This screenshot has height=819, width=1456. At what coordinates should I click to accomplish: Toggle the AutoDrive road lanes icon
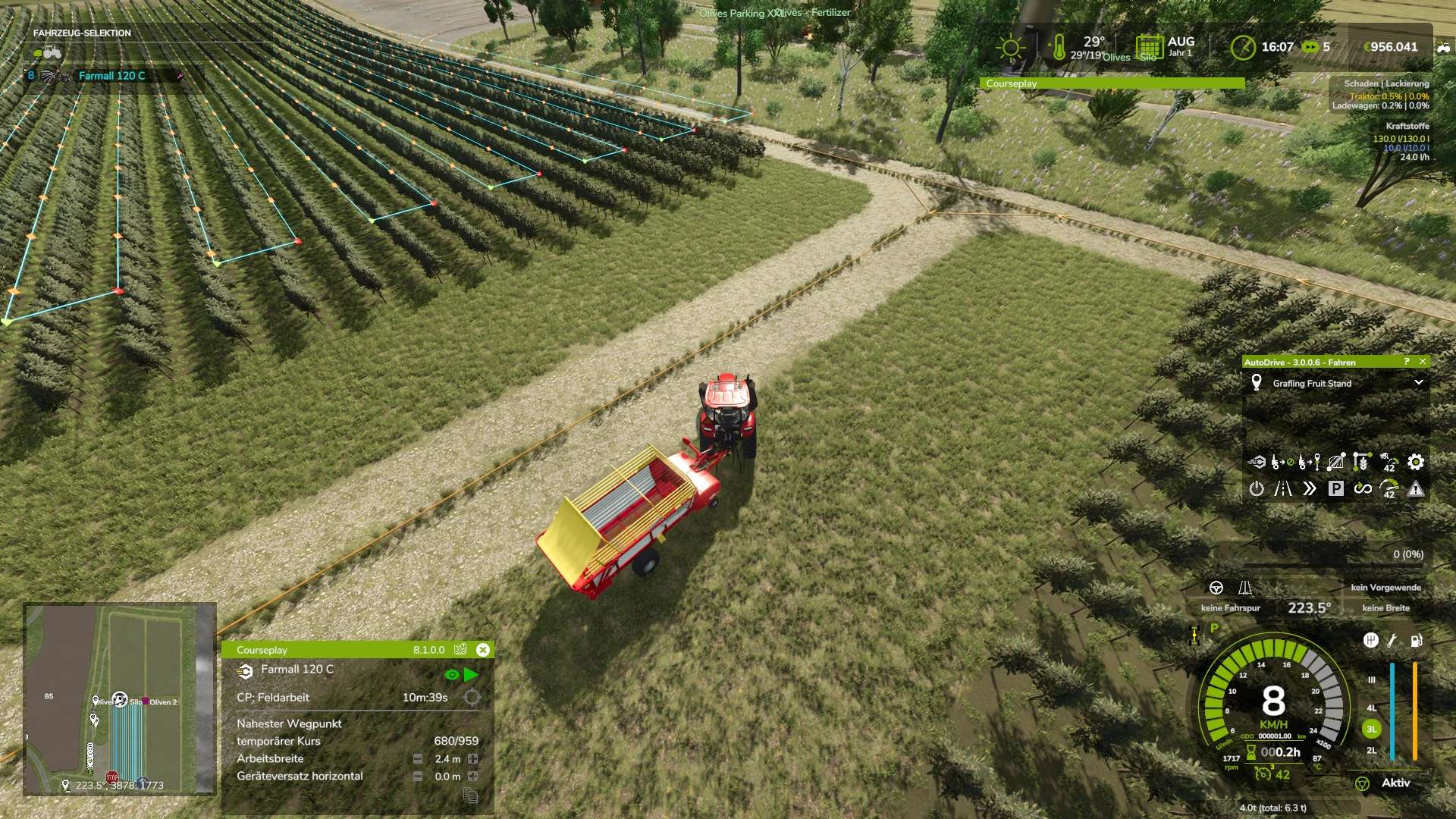click(x=1283, y=488)
